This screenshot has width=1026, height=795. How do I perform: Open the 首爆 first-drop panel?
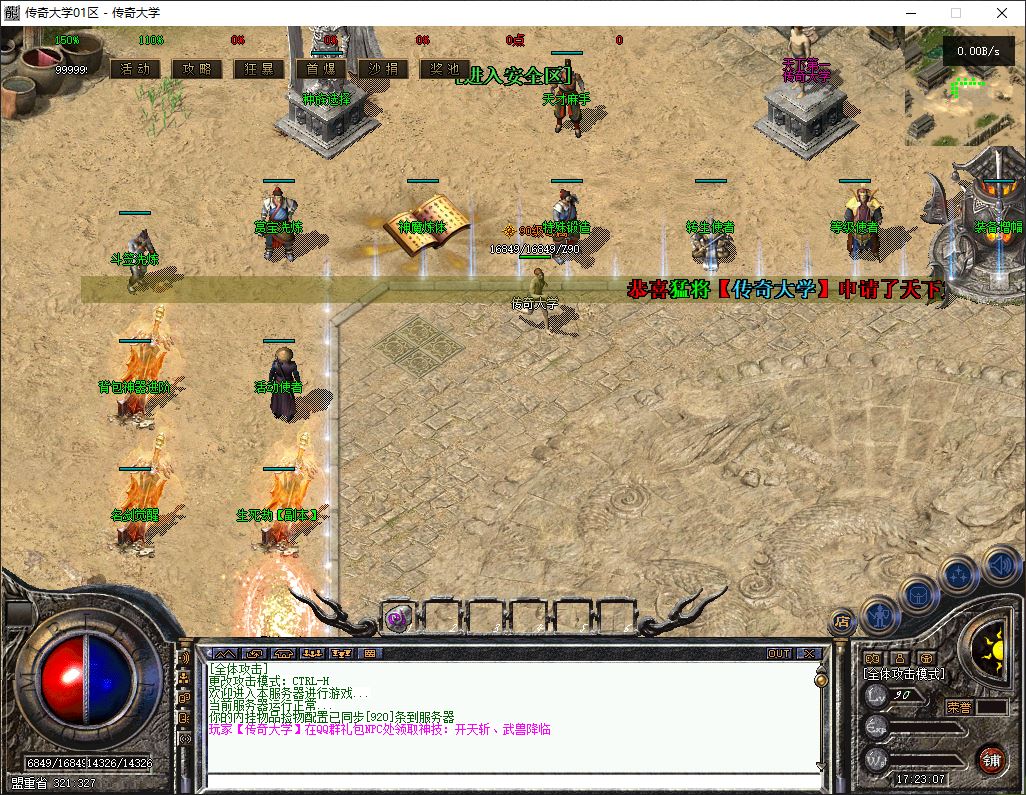click(321, 69)
